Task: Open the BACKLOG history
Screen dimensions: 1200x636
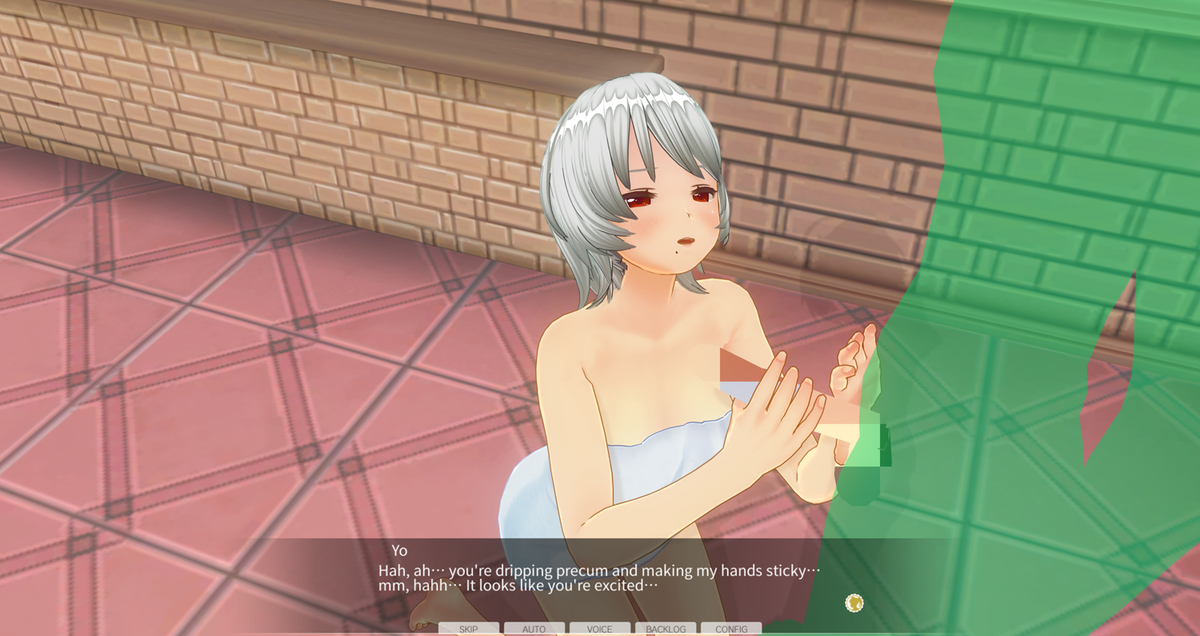Action: (665, 629)
